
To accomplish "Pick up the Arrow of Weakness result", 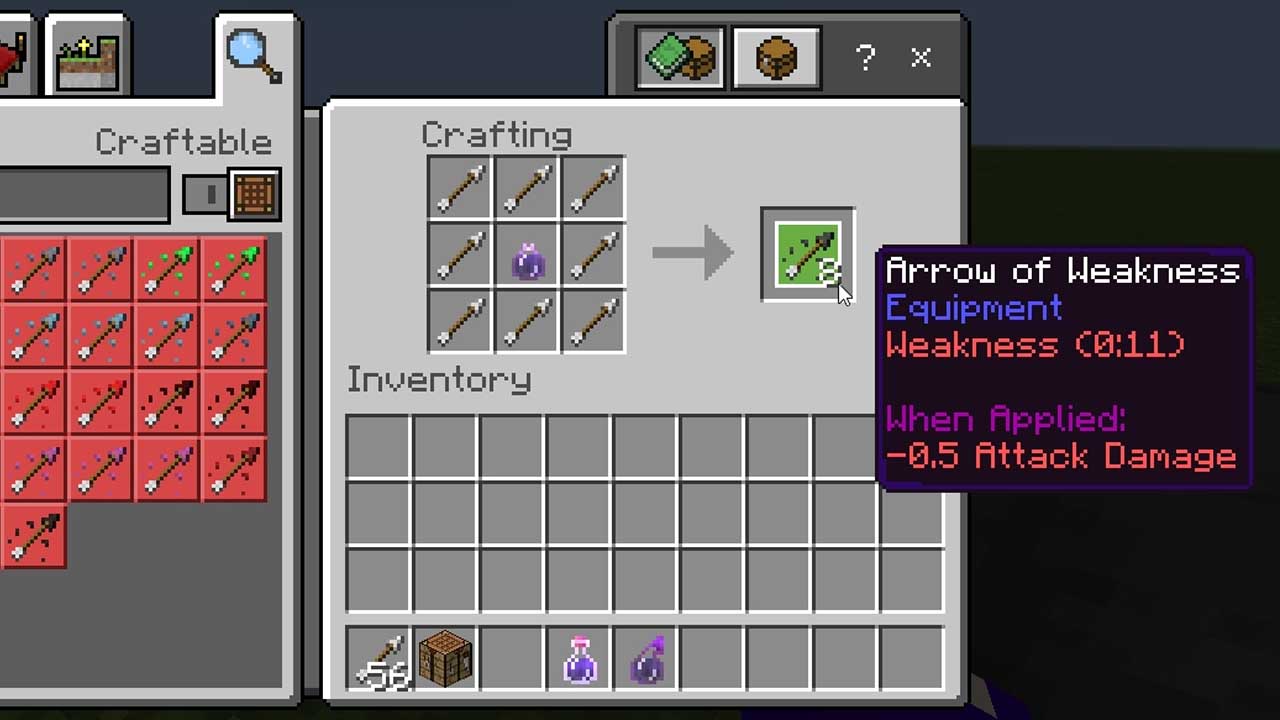I will tap(806, 253).
